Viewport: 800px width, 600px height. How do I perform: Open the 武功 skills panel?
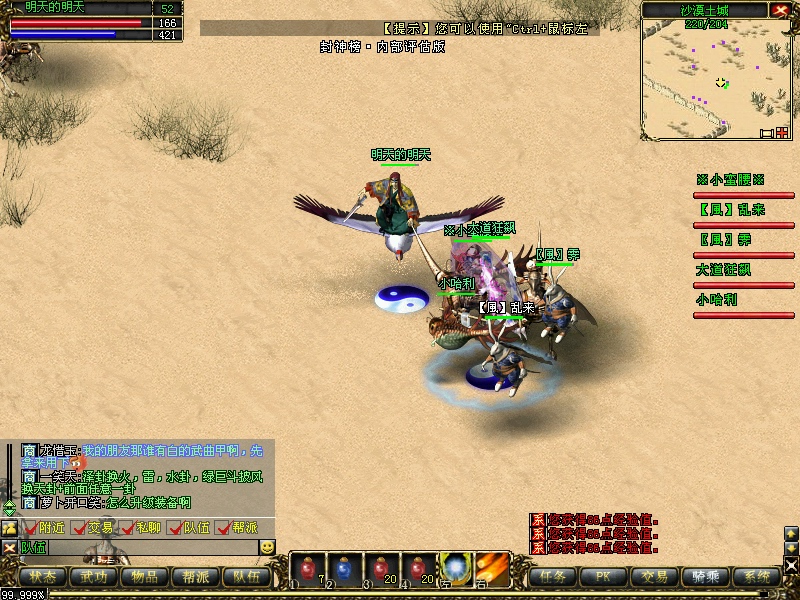(94, 576)
